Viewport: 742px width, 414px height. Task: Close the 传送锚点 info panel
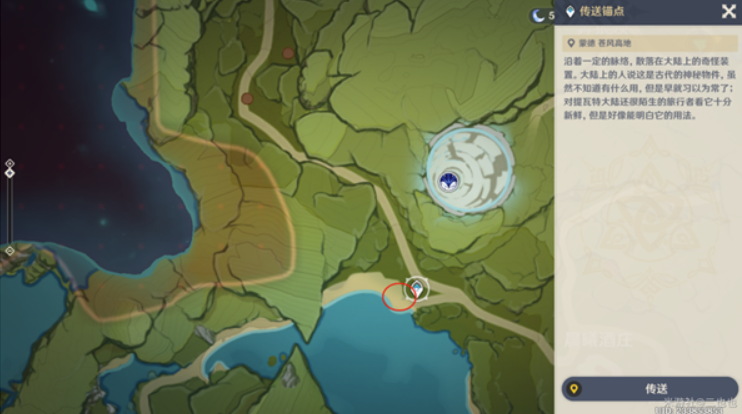(728, 12)
